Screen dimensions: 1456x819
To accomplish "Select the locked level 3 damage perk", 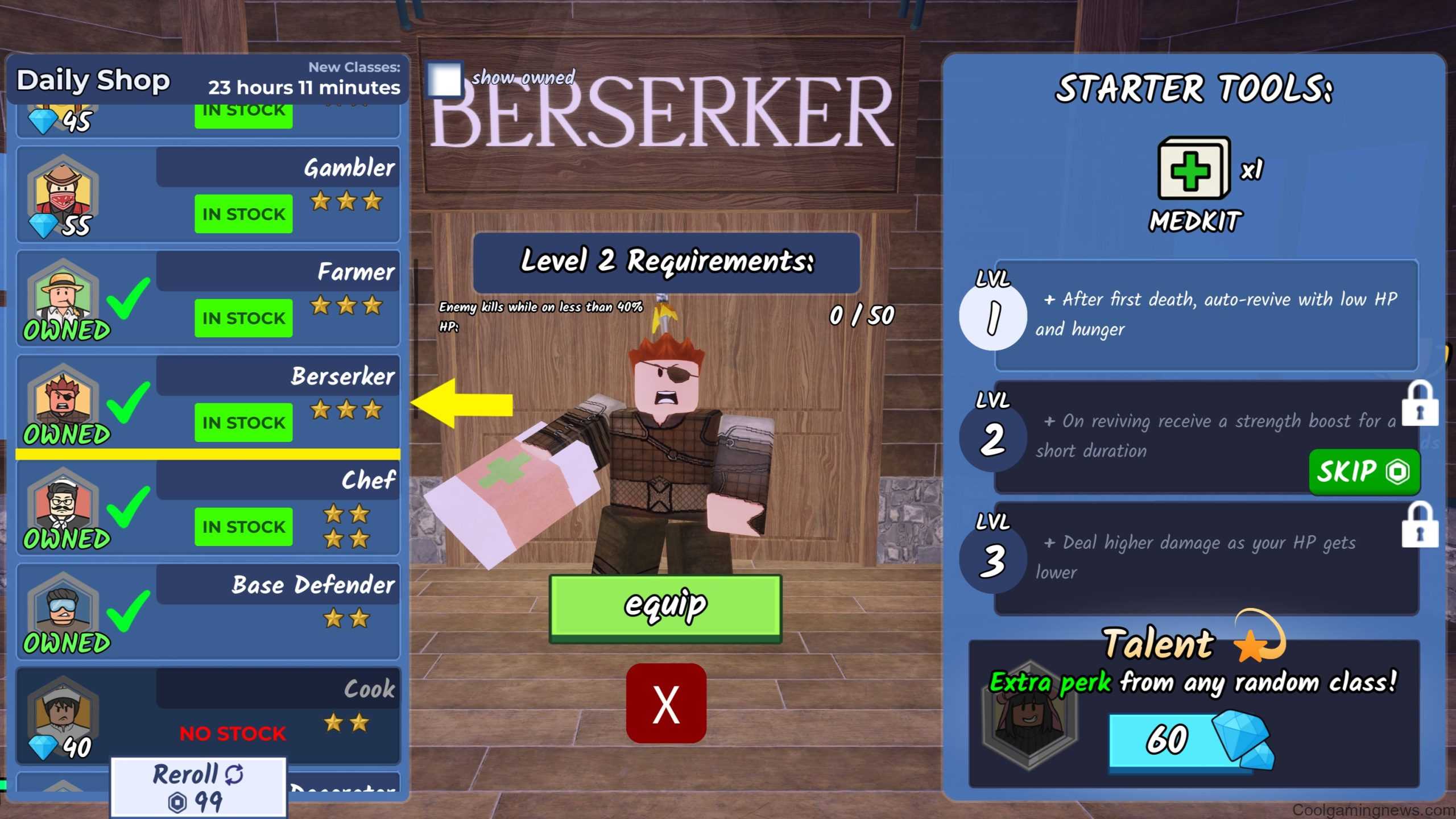I will click(1206, 557).
